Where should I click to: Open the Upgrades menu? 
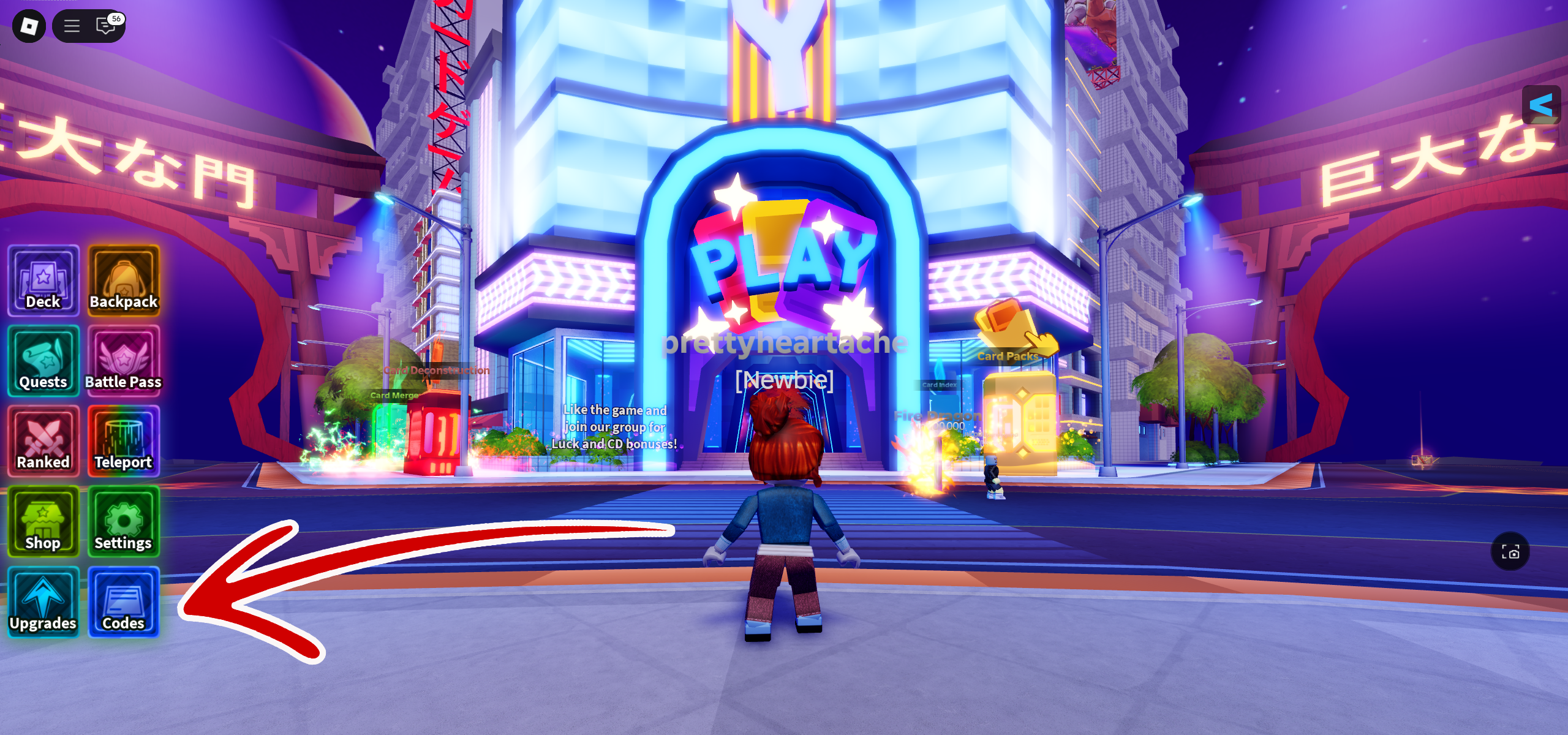(43, 602)
